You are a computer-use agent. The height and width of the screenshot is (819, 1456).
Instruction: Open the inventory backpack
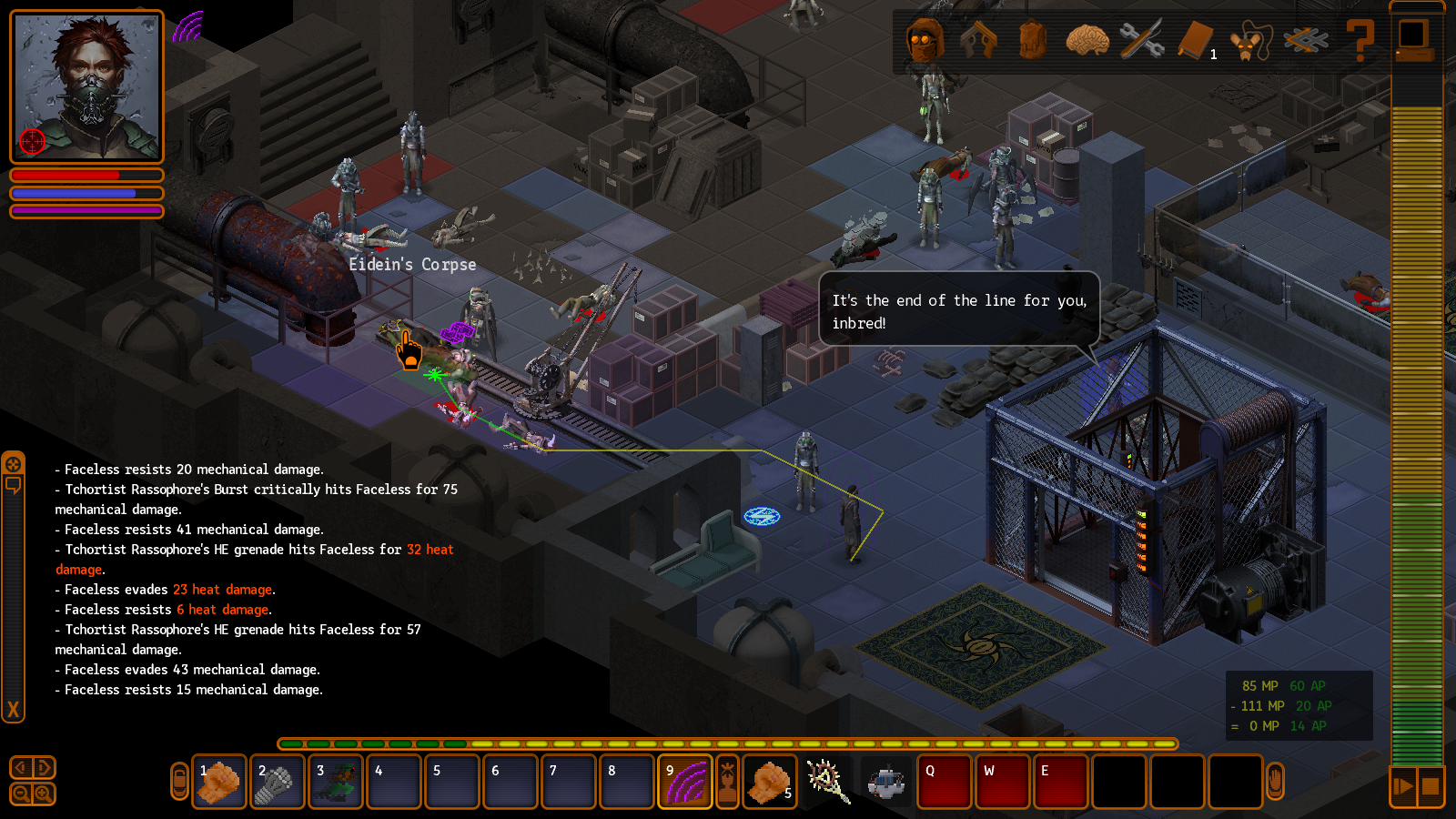pyautogui.click(x=1033, y=41)
